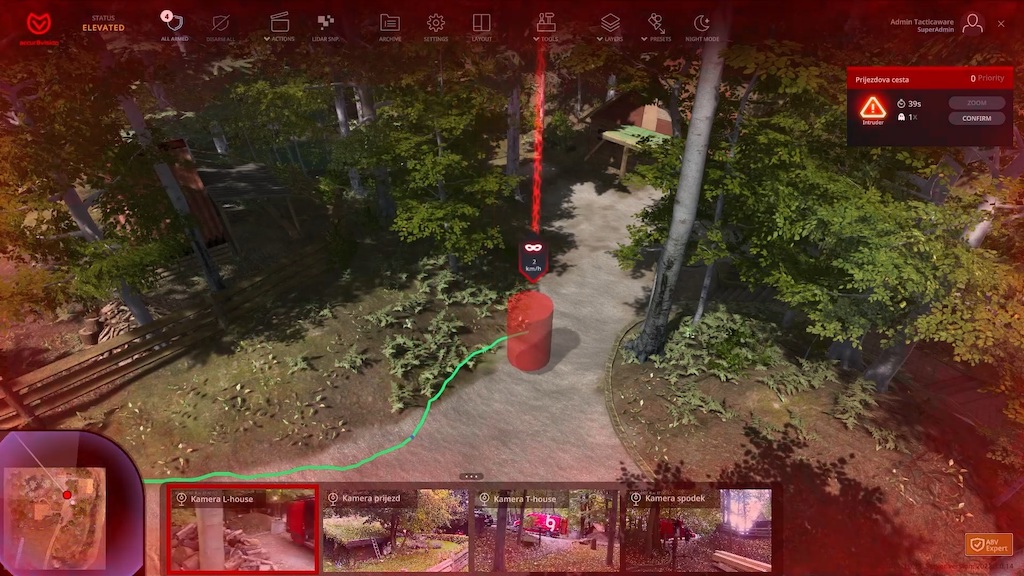
Task: Close the application with the X
Action: click(x=1001, y=23)
